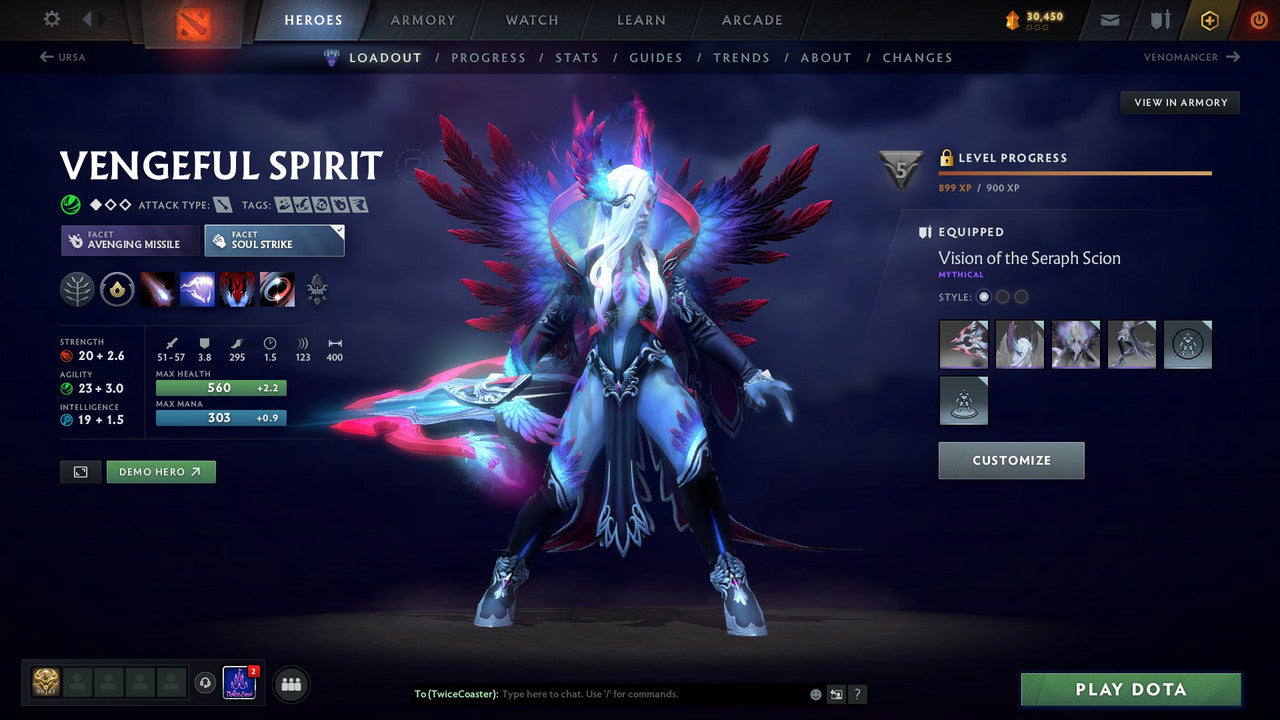1280x720 pixels.
Task: Click the chat input field to type a message
Action: click(x=600, y=694)
